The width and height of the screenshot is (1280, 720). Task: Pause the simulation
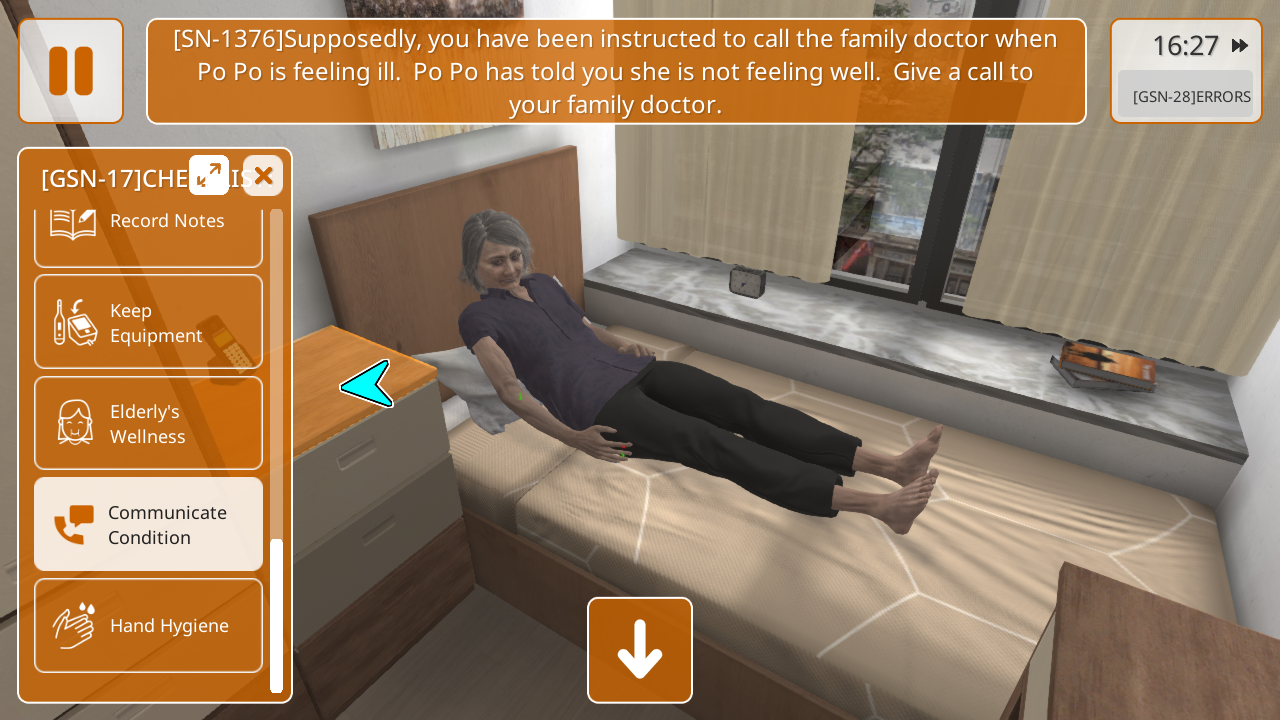tap(71, 71)
